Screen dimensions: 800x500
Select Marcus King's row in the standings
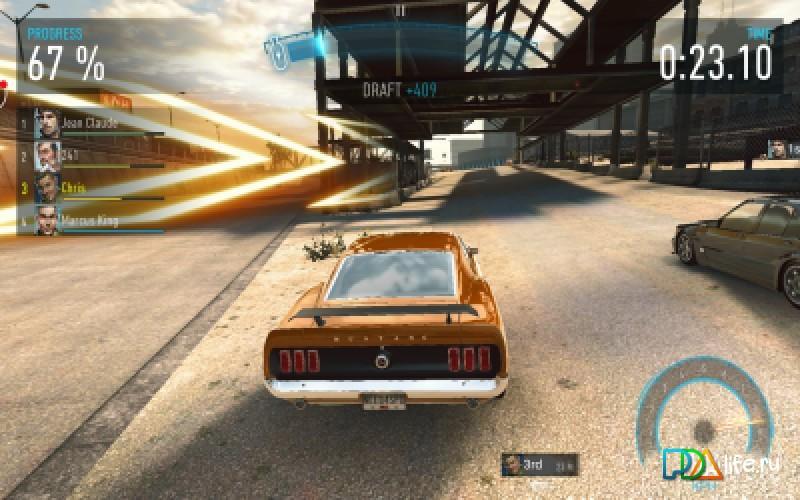[88, 220]
